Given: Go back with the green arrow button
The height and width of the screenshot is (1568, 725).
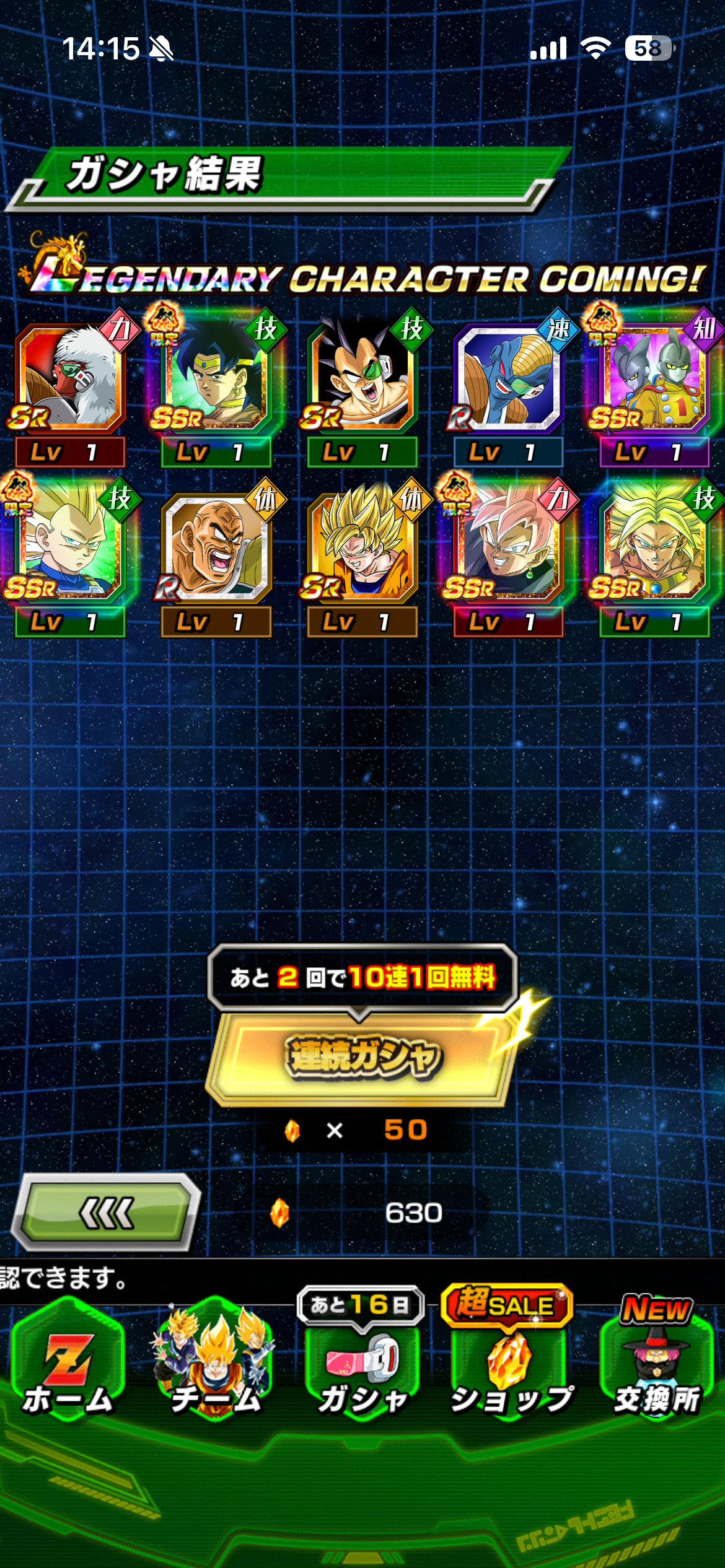Looking at the screenshot, I should [107, 1213].
